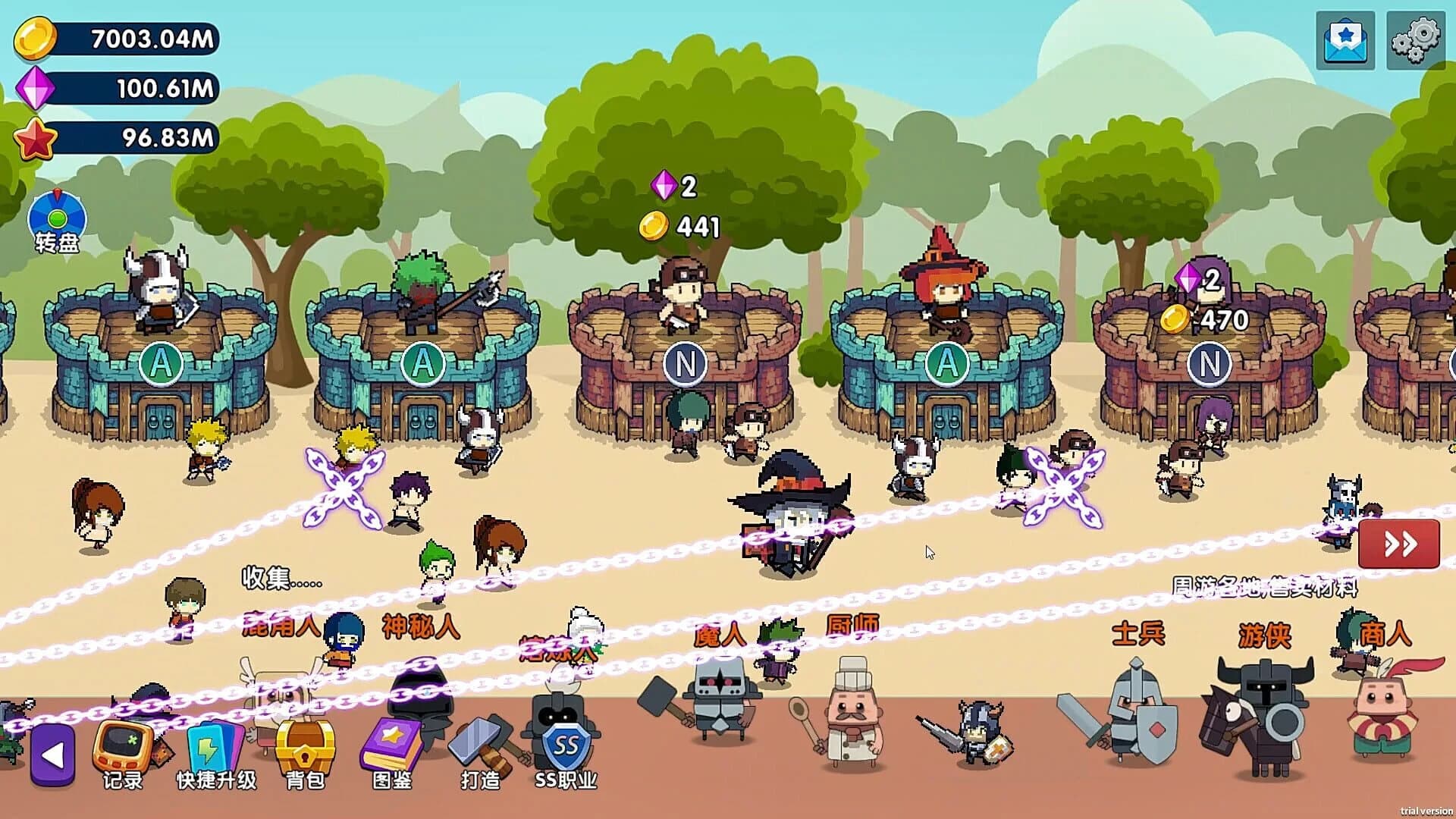
Task: Select the N badge on the center castle
Action: pyautogui.click(x=685, y=364)
